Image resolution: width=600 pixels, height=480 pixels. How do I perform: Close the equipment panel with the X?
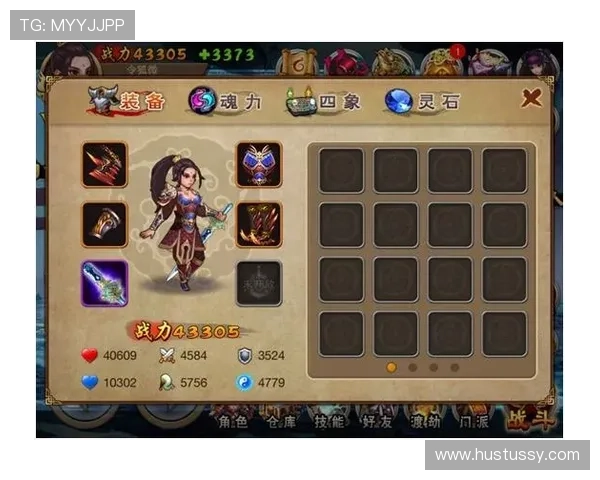(x=532, y=98)
